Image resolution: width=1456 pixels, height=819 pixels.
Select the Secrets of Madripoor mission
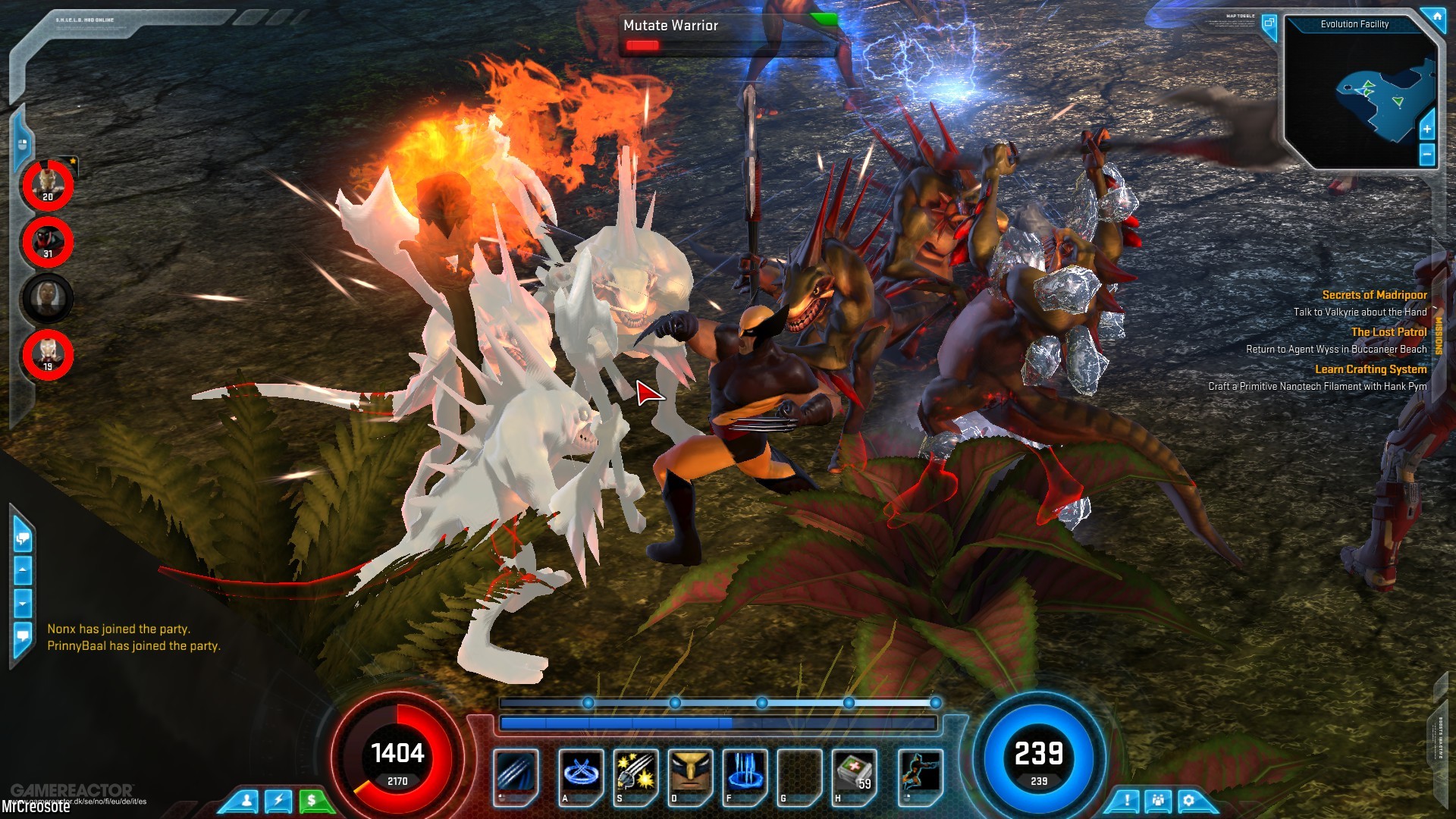1376,295
